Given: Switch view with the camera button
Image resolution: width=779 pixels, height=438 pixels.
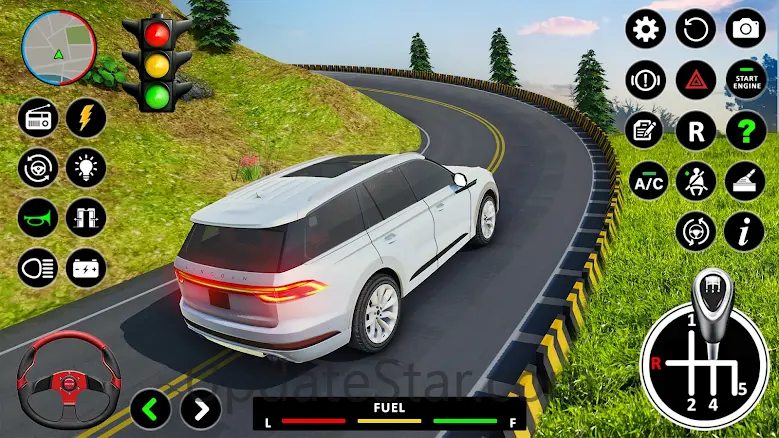Looking at the screenshot, I should tap(746, 28).
